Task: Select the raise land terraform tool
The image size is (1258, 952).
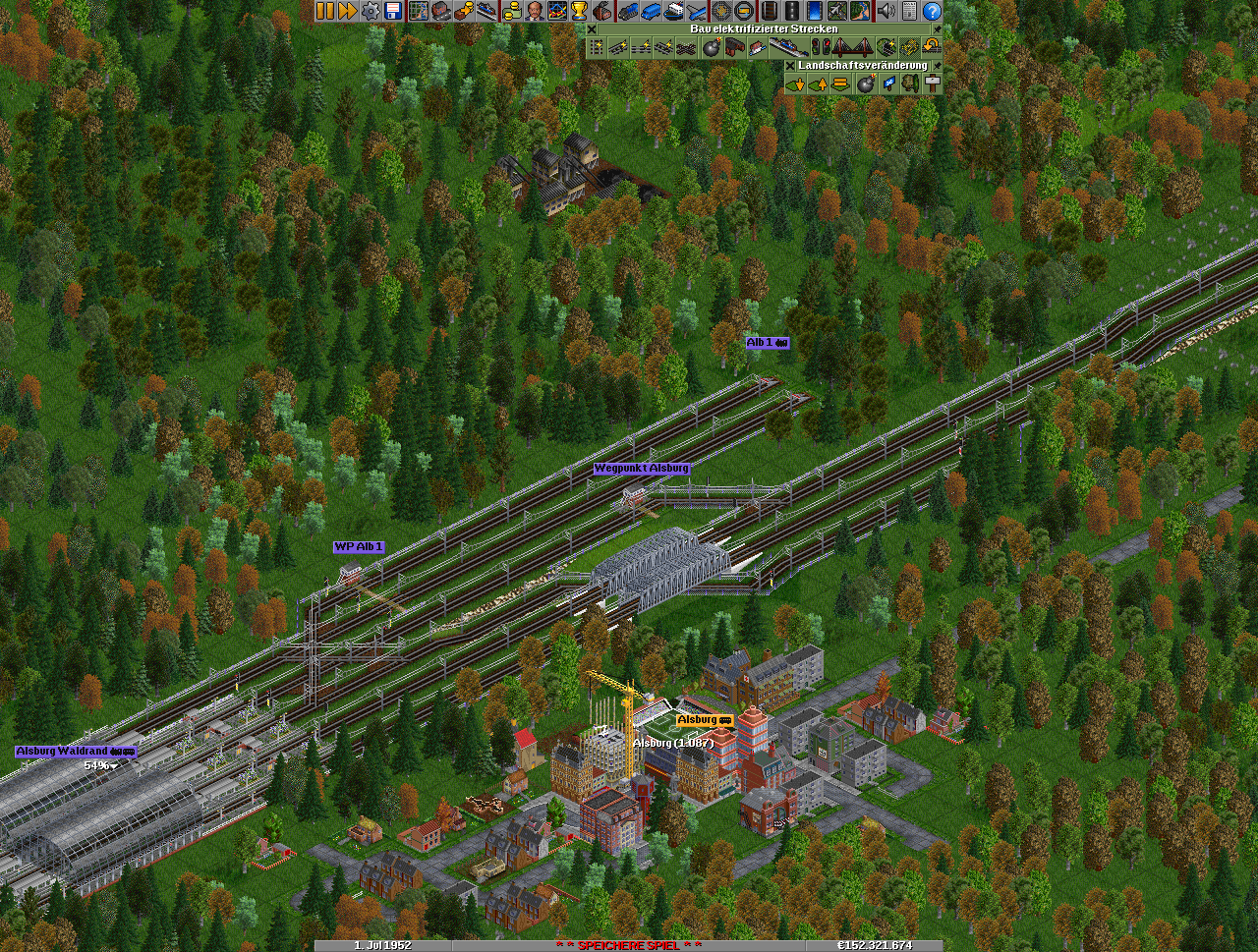Action: (x=818, y=84)
